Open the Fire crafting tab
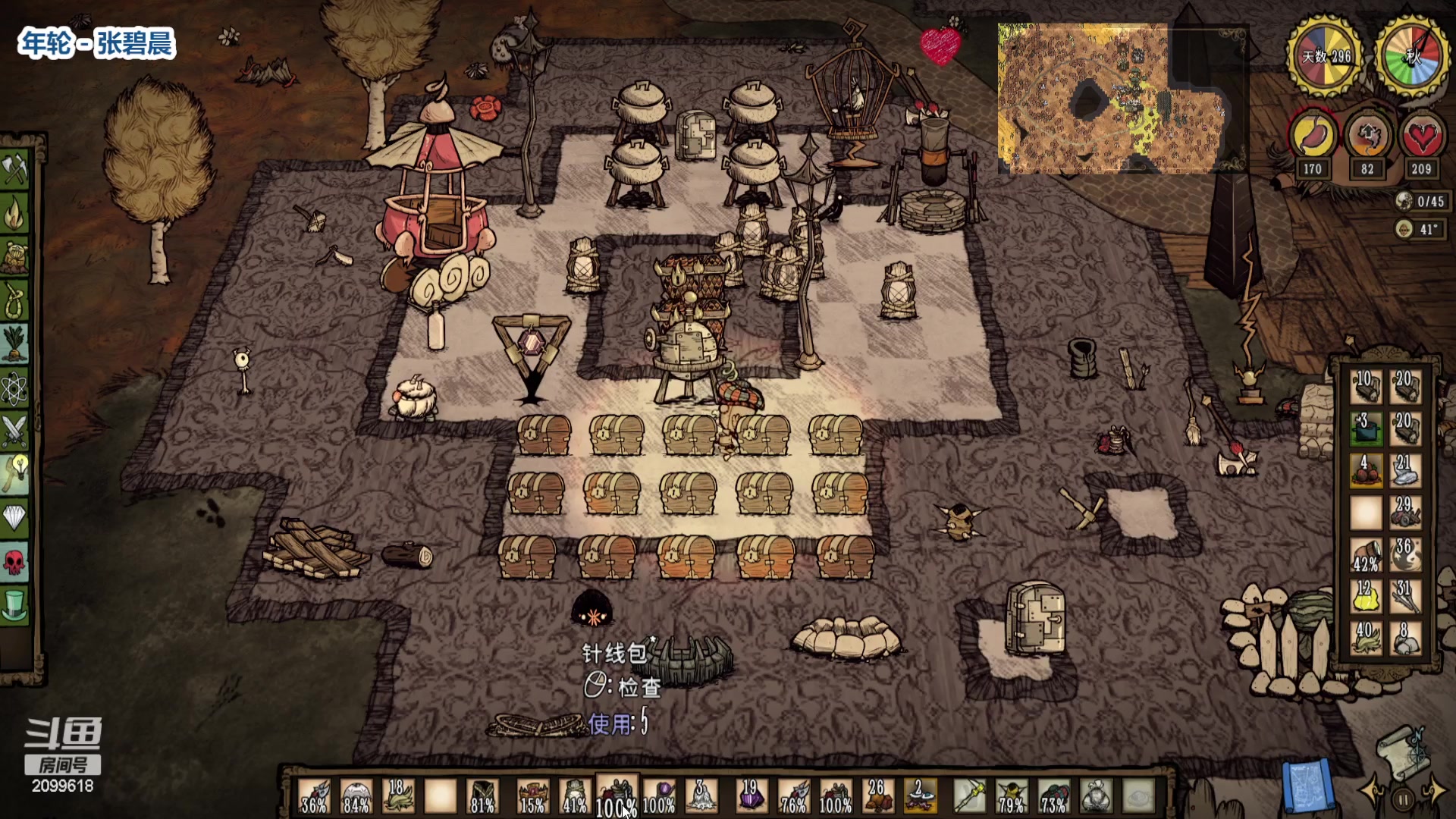This screenshot has height=819, width=1456. tap(15, 215)
